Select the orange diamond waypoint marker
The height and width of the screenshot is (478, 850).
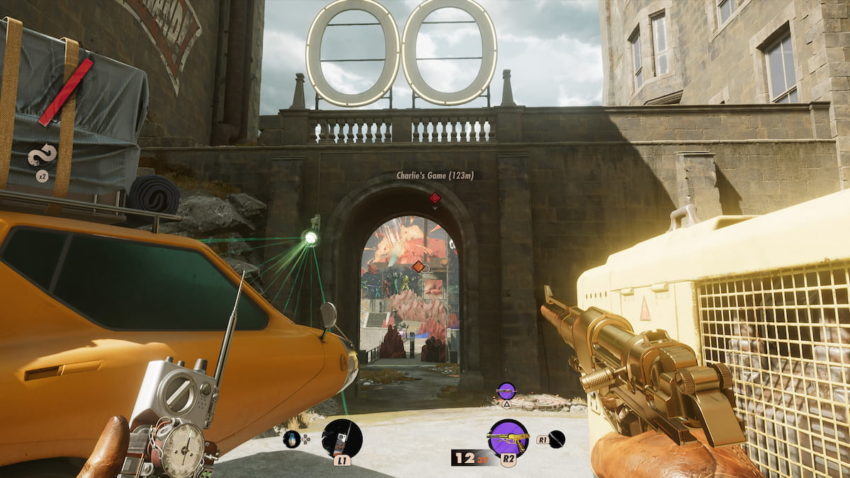(x=418, y=266)
